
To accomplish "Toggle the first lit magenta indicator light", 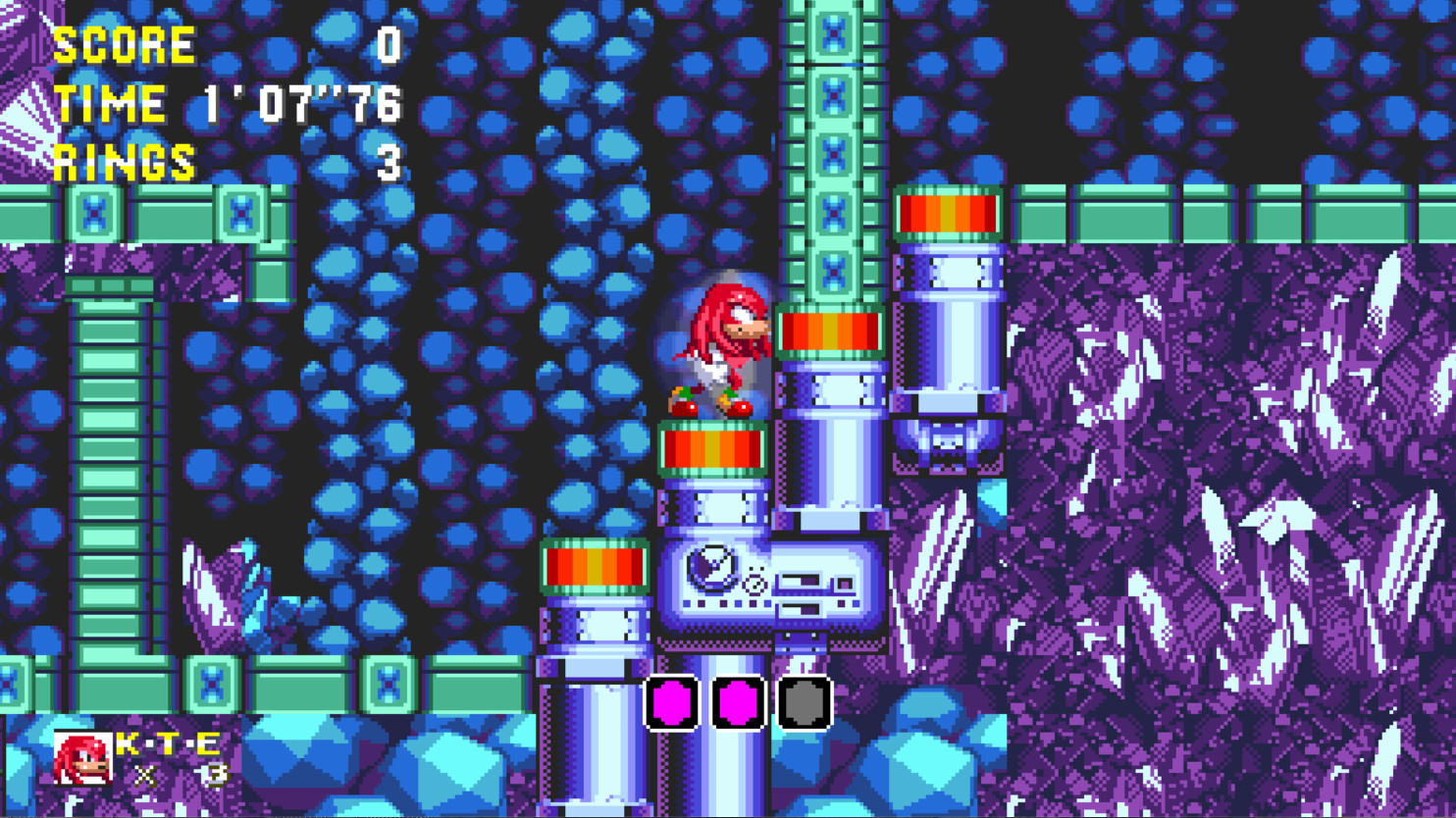I will (x=670, y=703).
